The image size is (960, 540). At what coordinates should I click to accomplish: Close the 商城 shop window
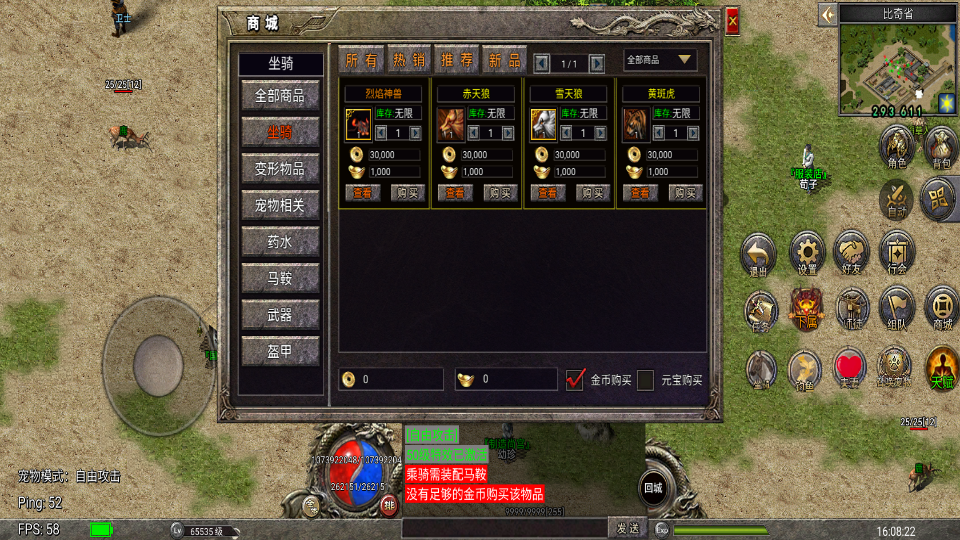coord(733,21)
